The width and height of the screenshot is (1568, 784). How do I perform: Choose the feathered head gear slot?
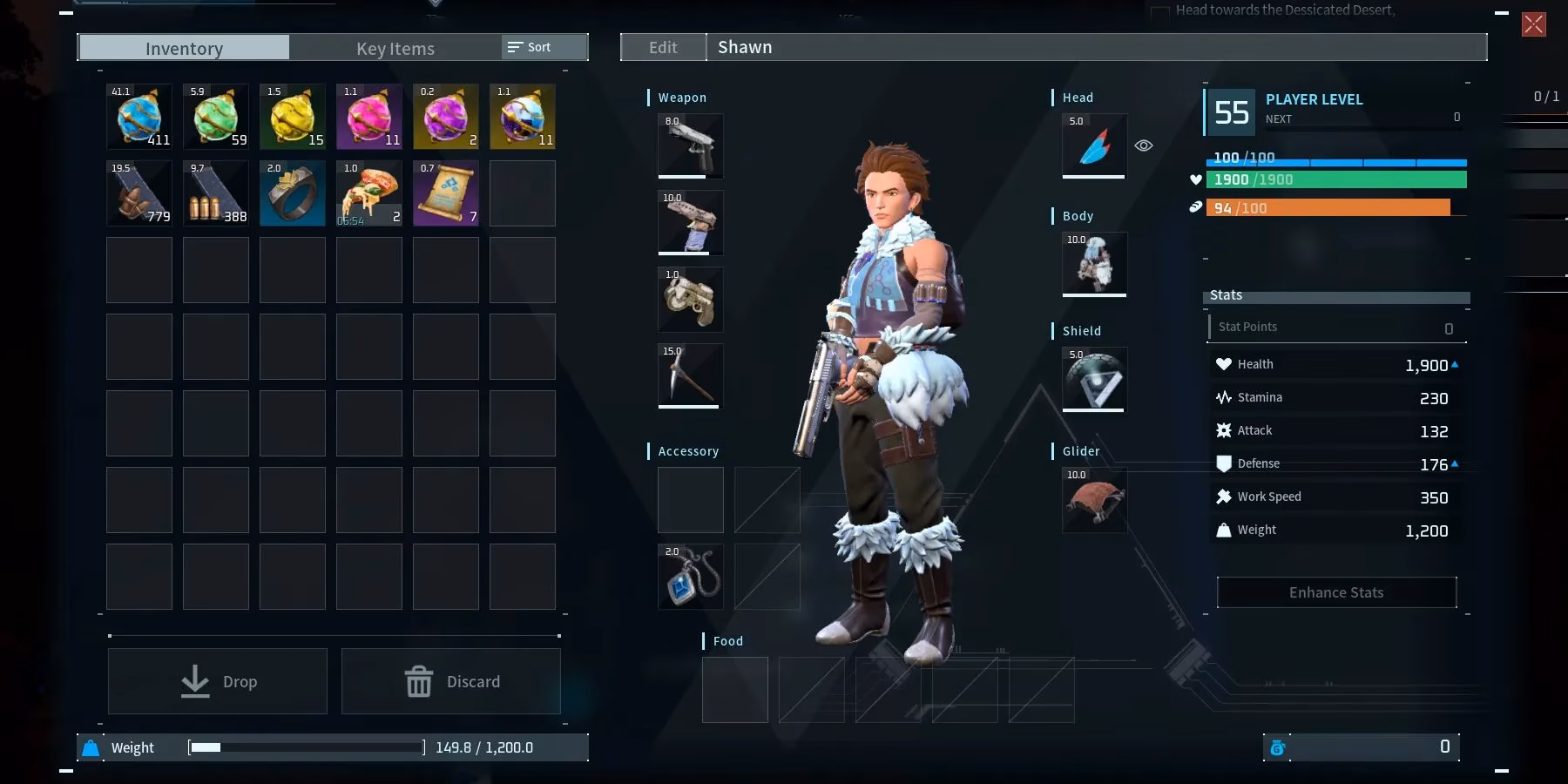tap(1094, 145)
